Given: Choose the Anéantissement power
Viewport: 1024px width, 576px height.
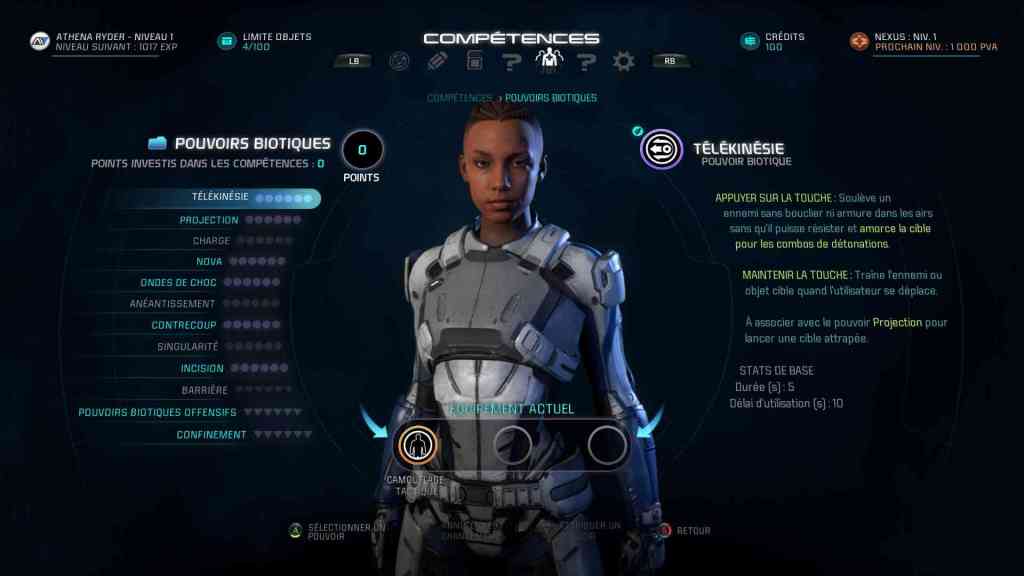Looking at the screenshot, I should click(x=172, y=304).
